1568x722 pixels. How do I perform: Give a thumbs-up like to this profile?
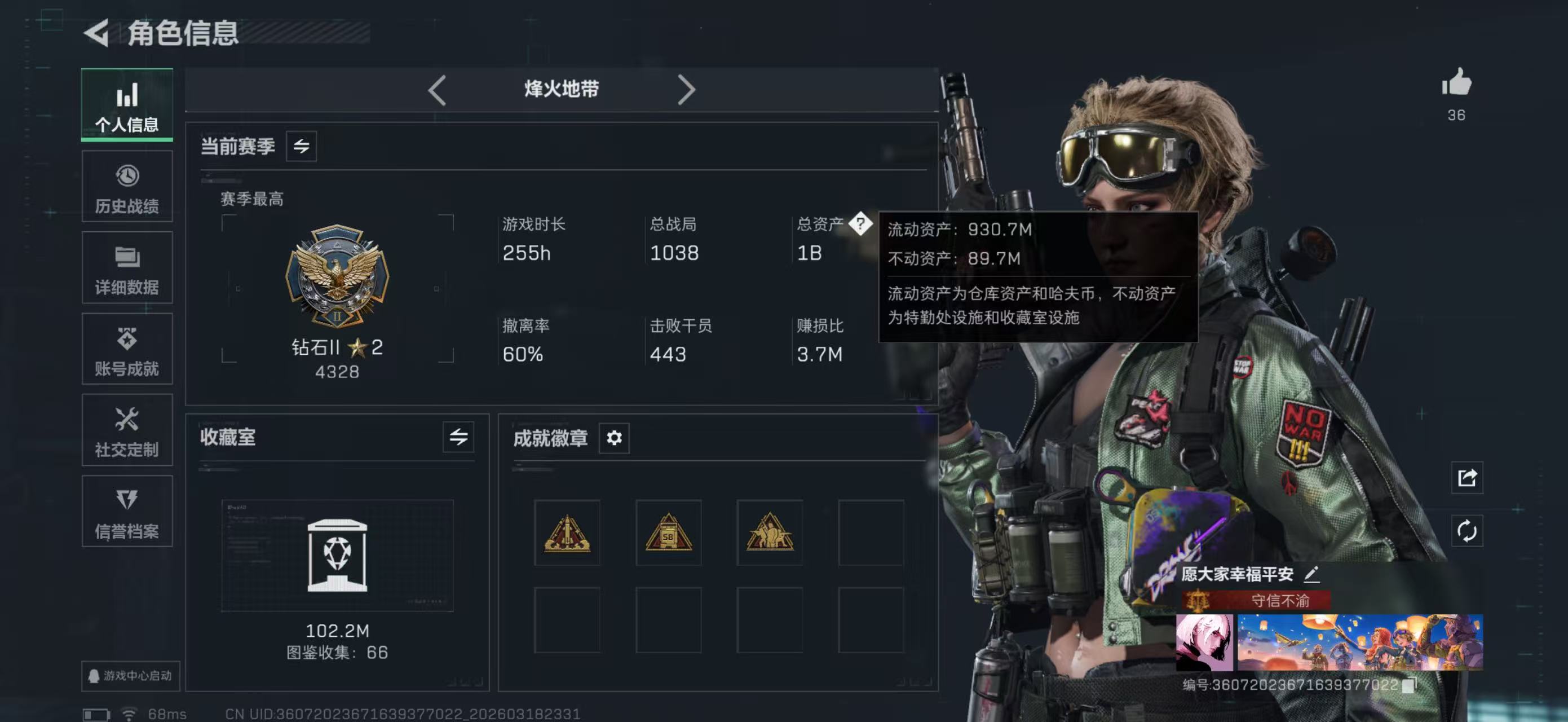click(x=1456, y=83)
